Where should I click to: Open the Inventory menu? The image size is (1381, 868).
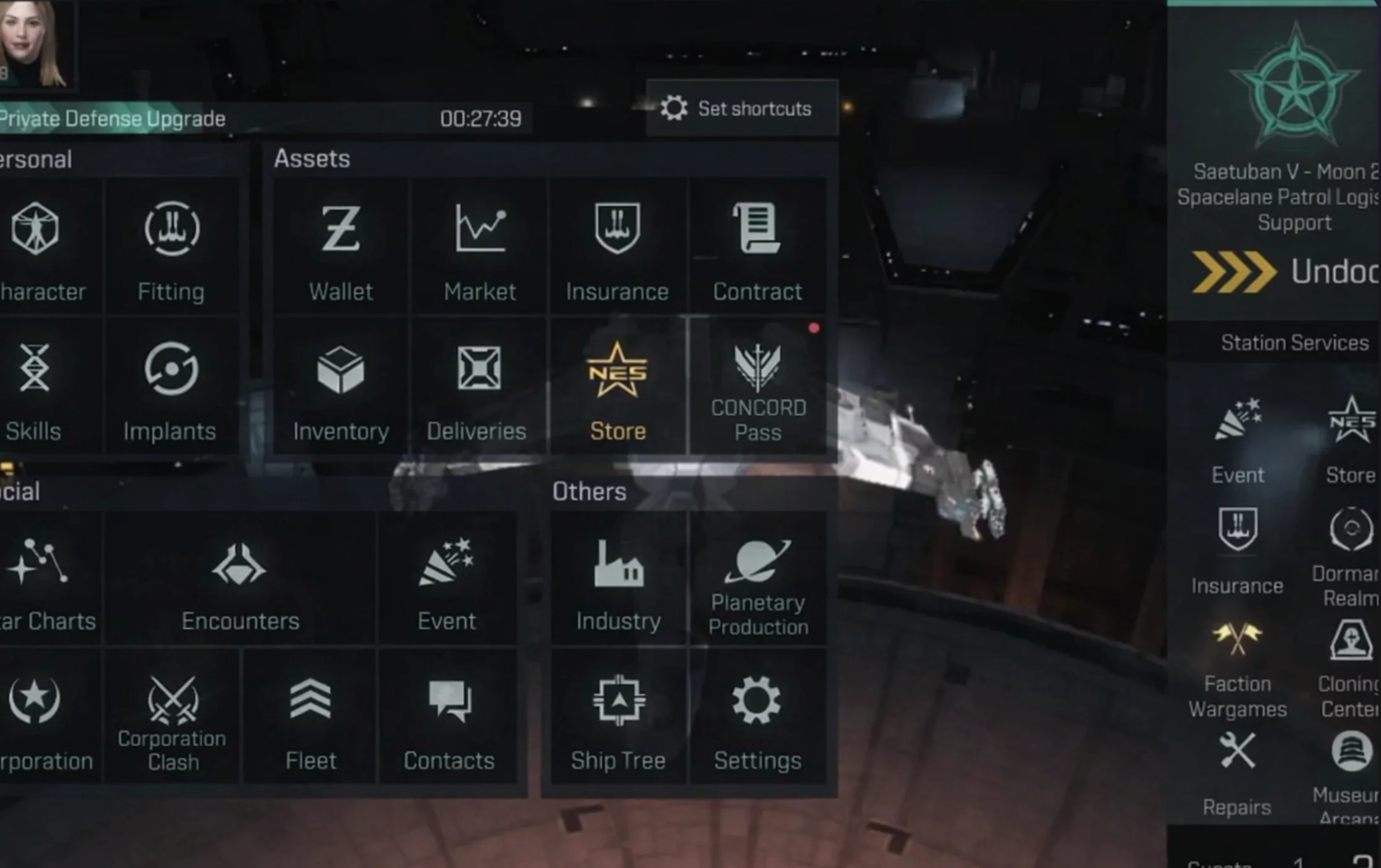(341, 387)
